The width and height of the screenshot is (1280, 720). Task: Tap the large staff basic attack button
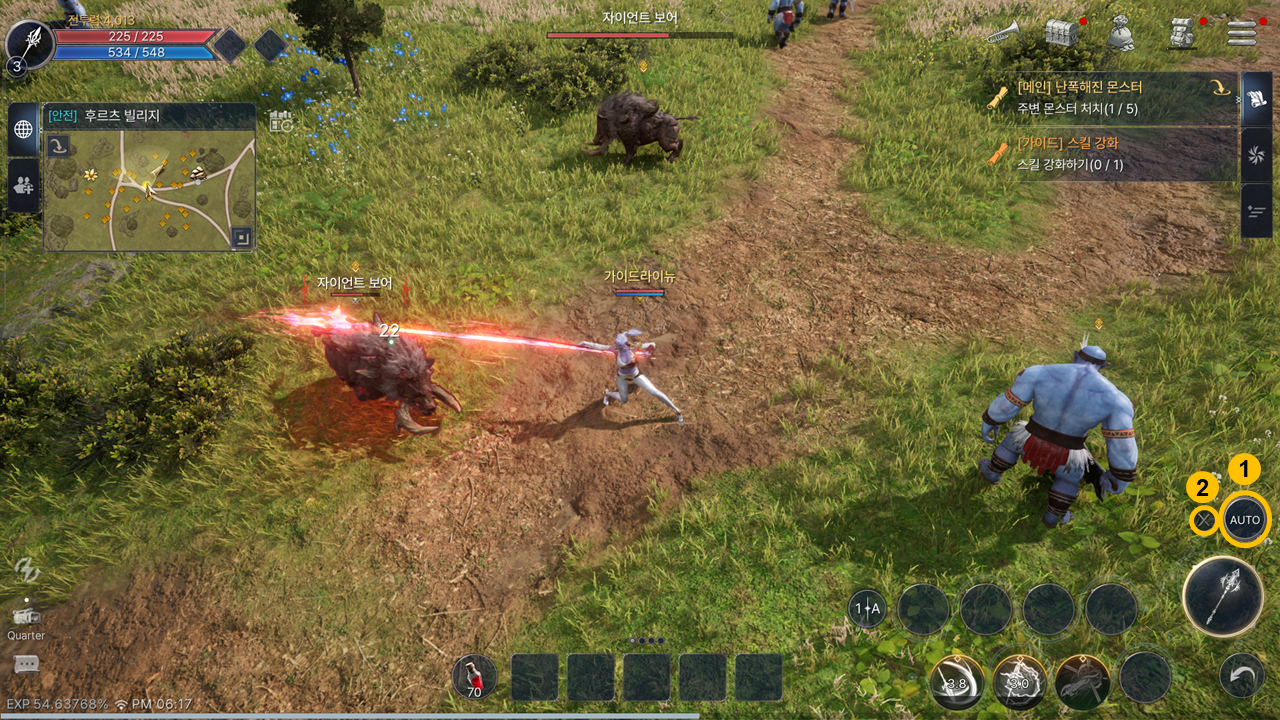[x=1221, y=597]
